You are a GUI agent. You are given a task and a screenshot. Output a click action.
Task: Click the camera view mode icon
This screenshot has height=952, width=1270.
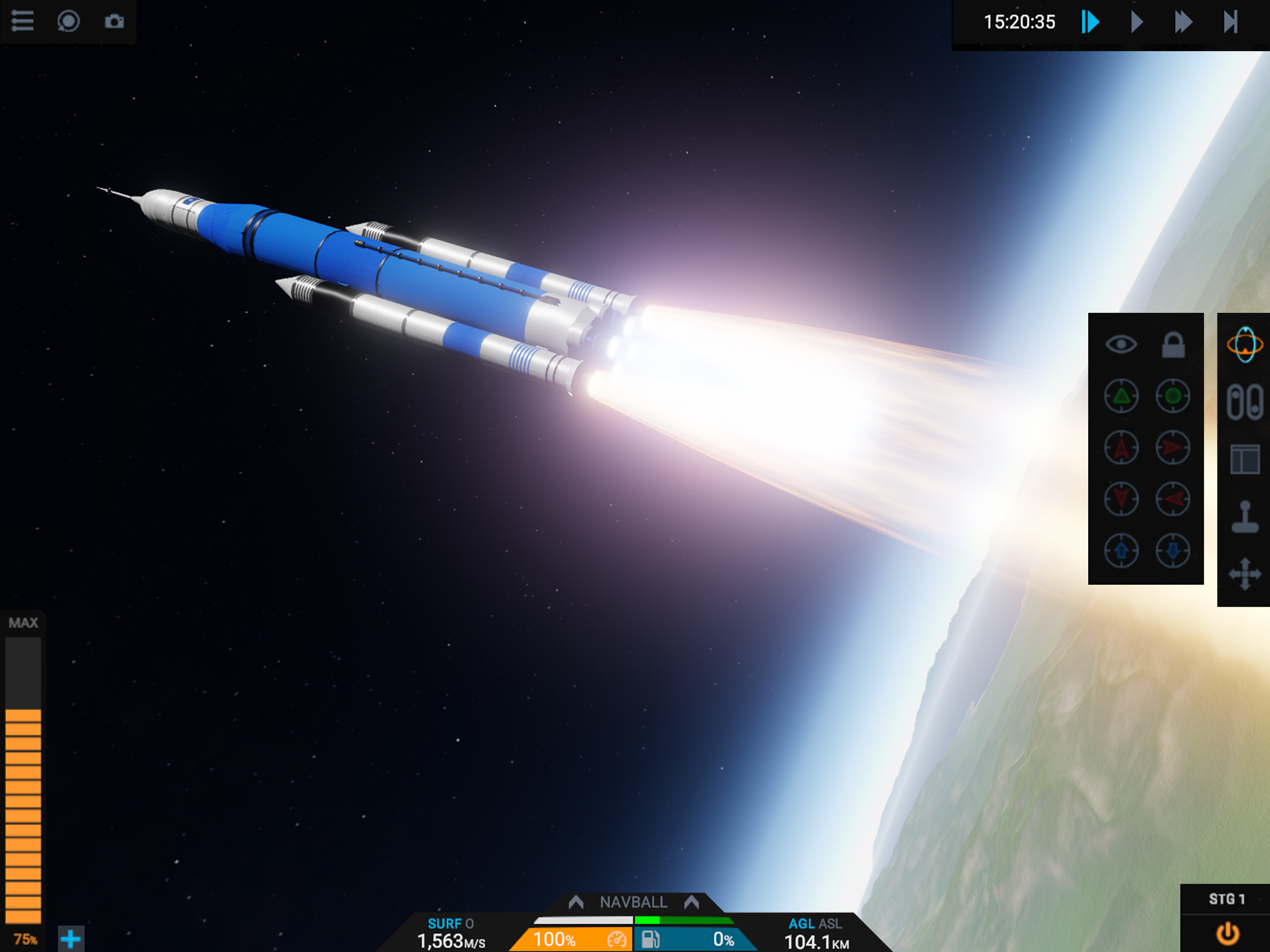(x=68, y=21)
